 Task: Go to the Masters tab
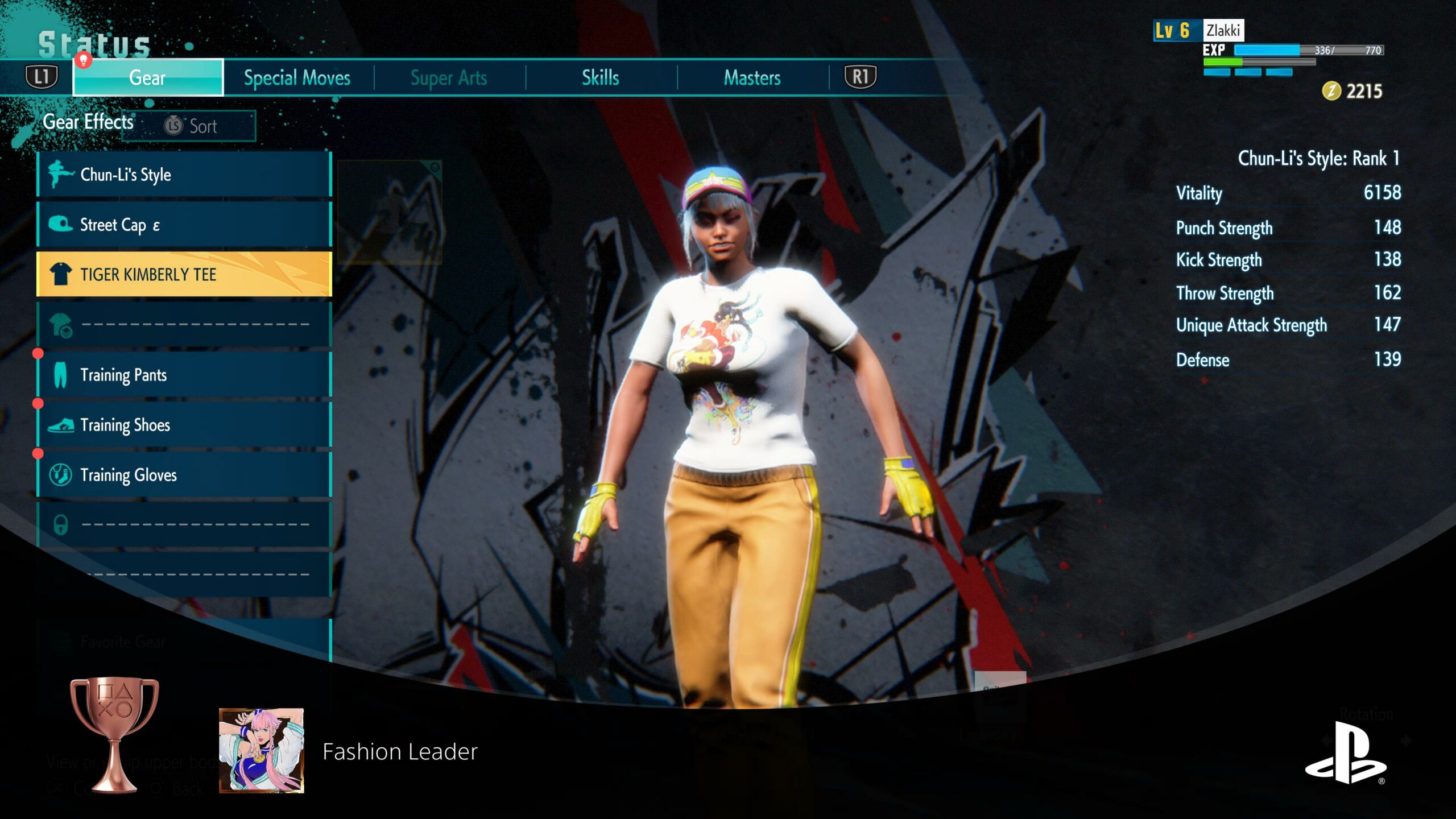pos(752,77)
